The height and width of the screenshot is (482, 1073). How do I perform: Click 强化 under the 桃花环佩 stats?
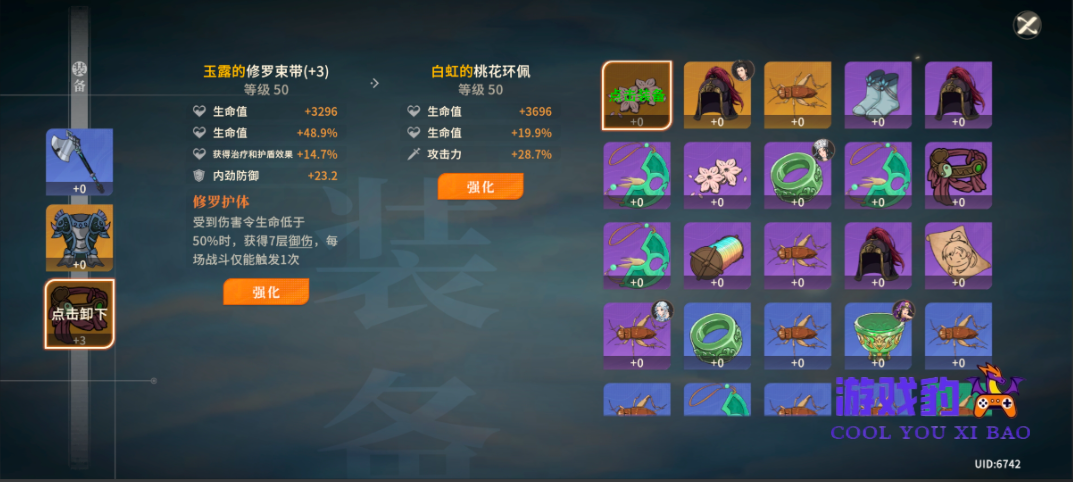coord(480,187)
